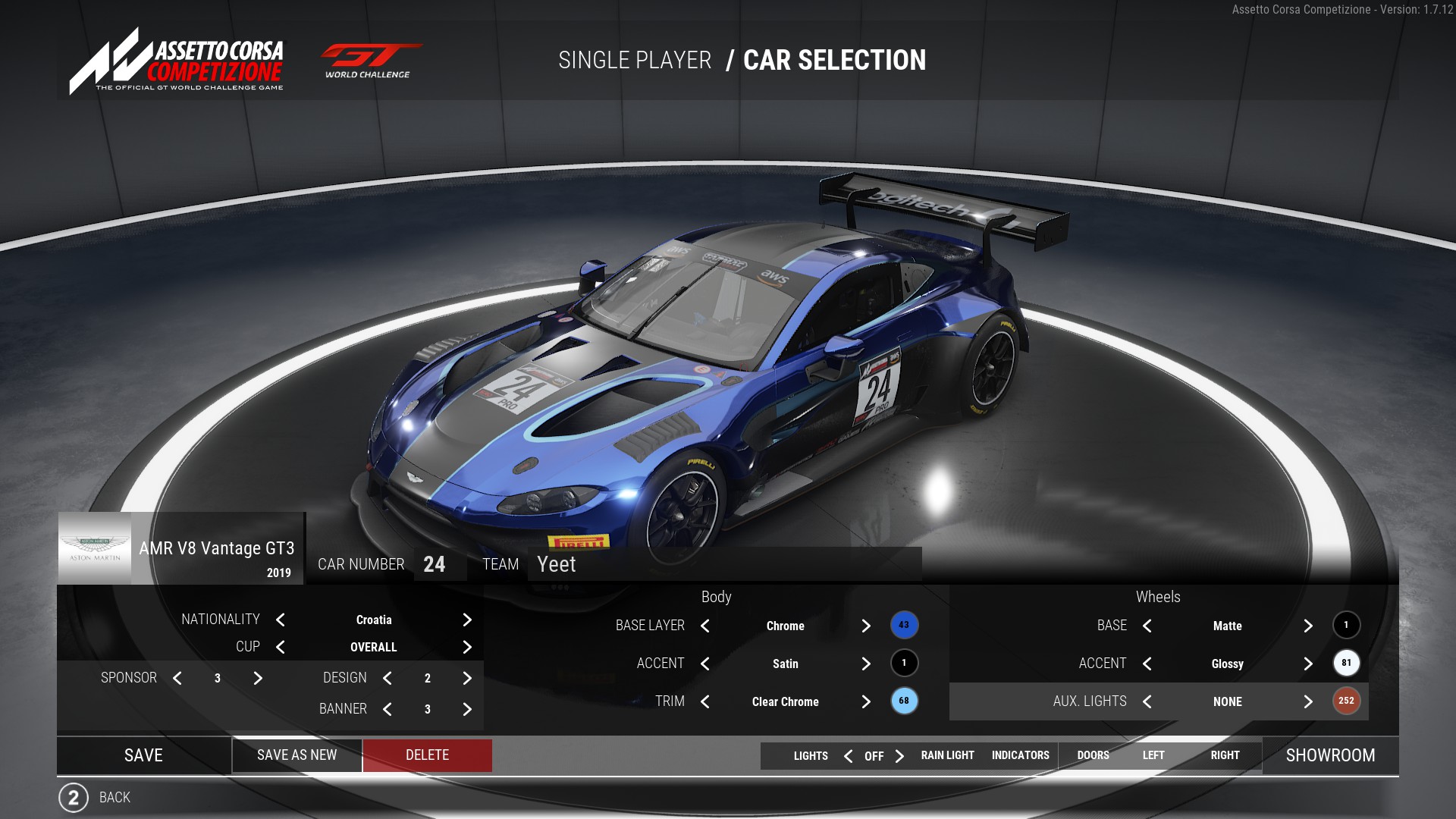This screenshot has height=819, width=1456.
Task: Toggle the rain light preview
Action: pos(947,755)
